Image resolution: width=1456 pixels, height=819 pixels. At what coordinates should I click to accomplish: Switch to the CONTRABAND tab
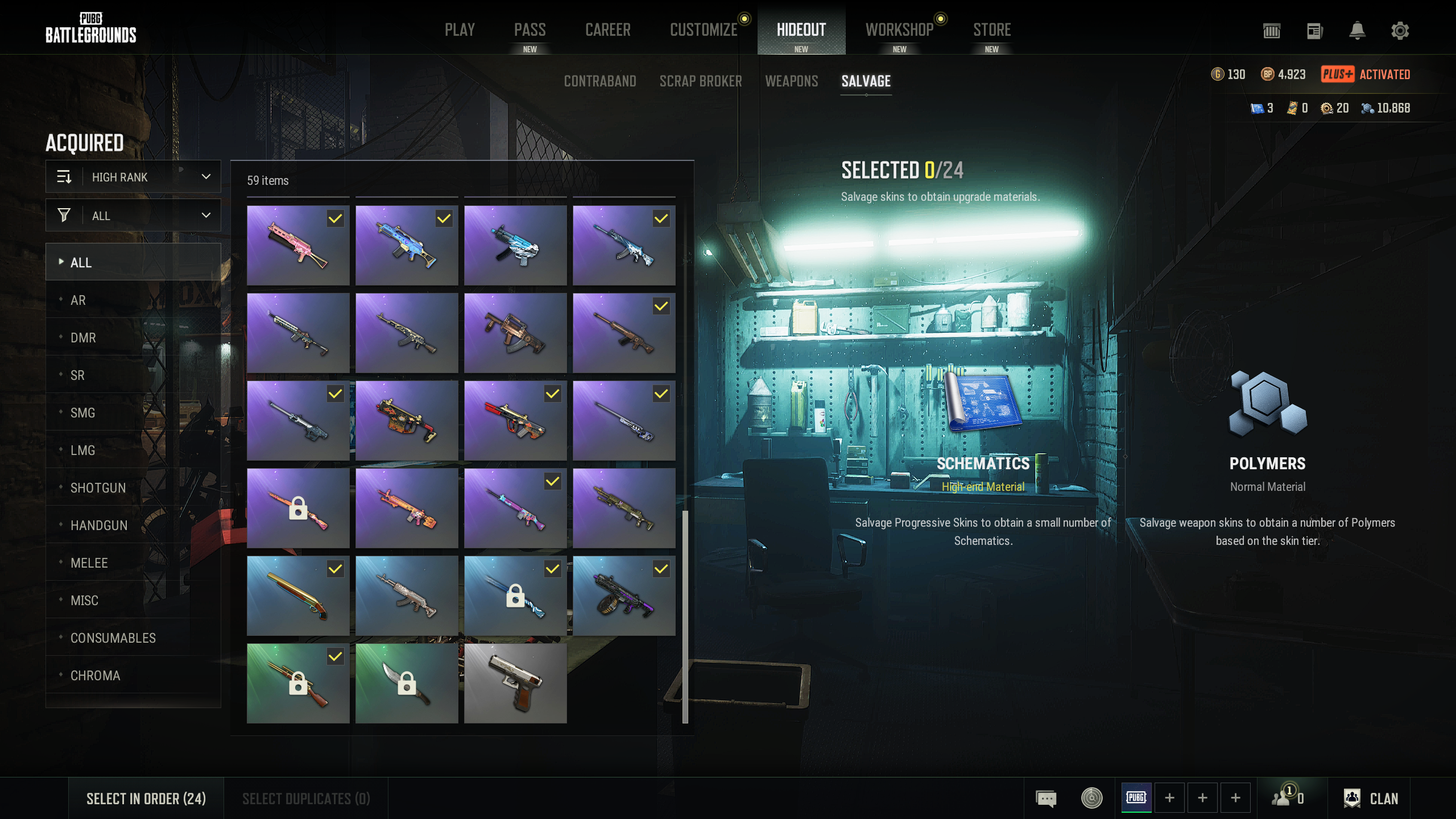[599, 81]
